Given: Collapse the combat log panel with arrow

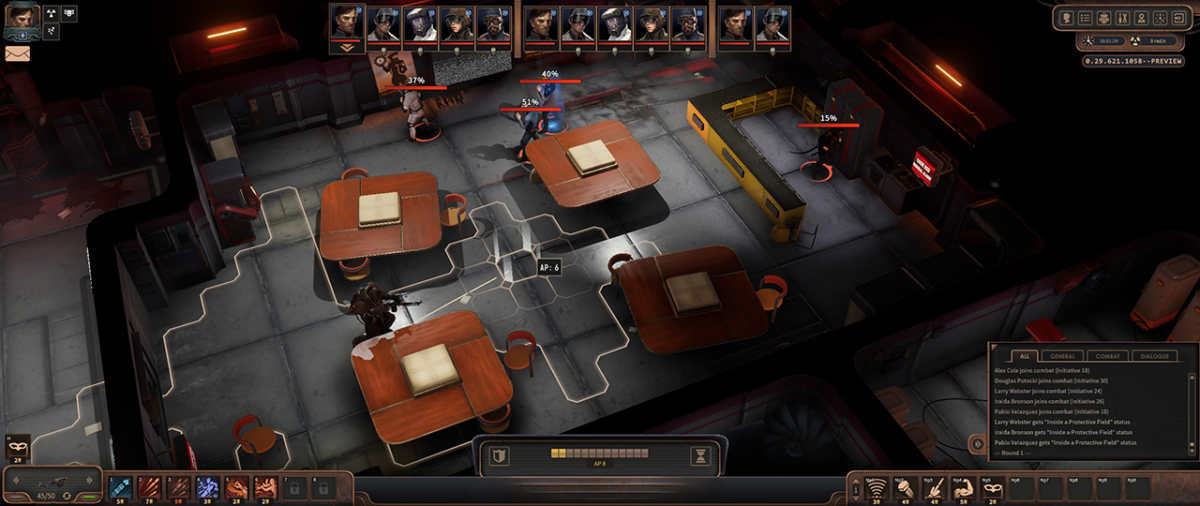Looking at the screenshot, I should (x=977, y=442).
